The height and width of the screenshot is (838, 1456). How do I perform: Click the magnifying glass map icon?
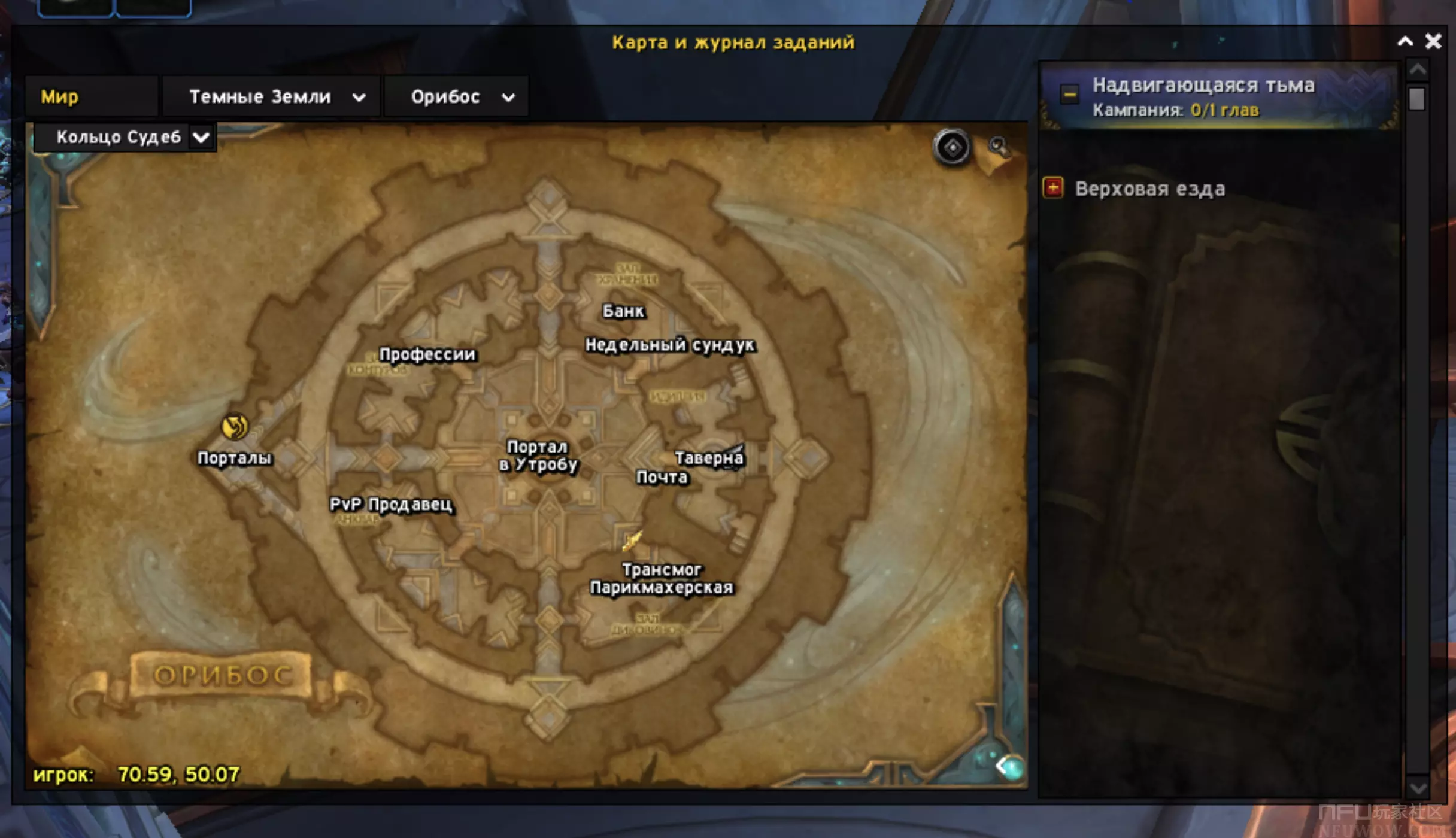coord(998,146)
